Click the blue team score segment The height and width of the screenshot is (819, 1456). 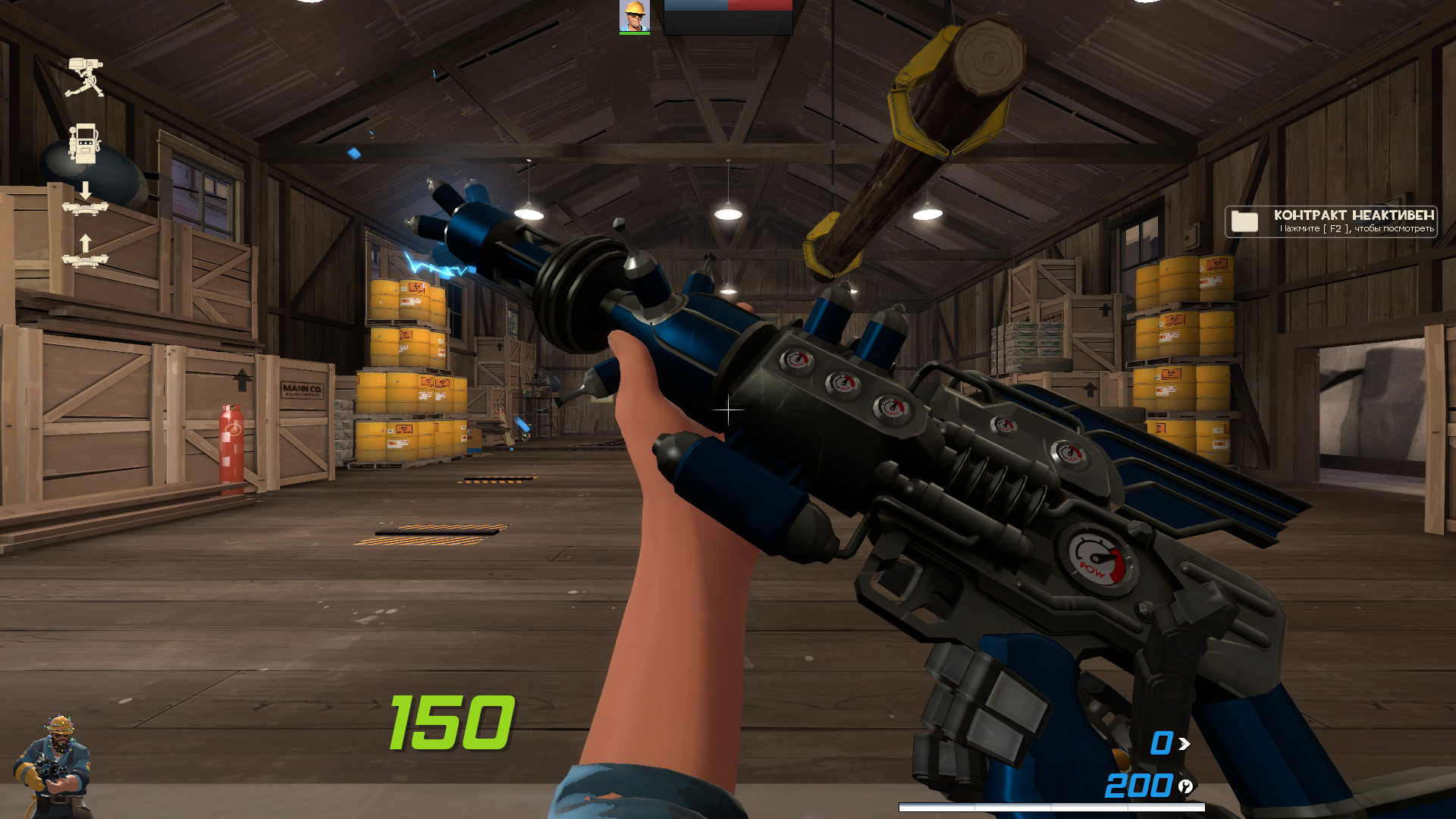tap(694, 5)
